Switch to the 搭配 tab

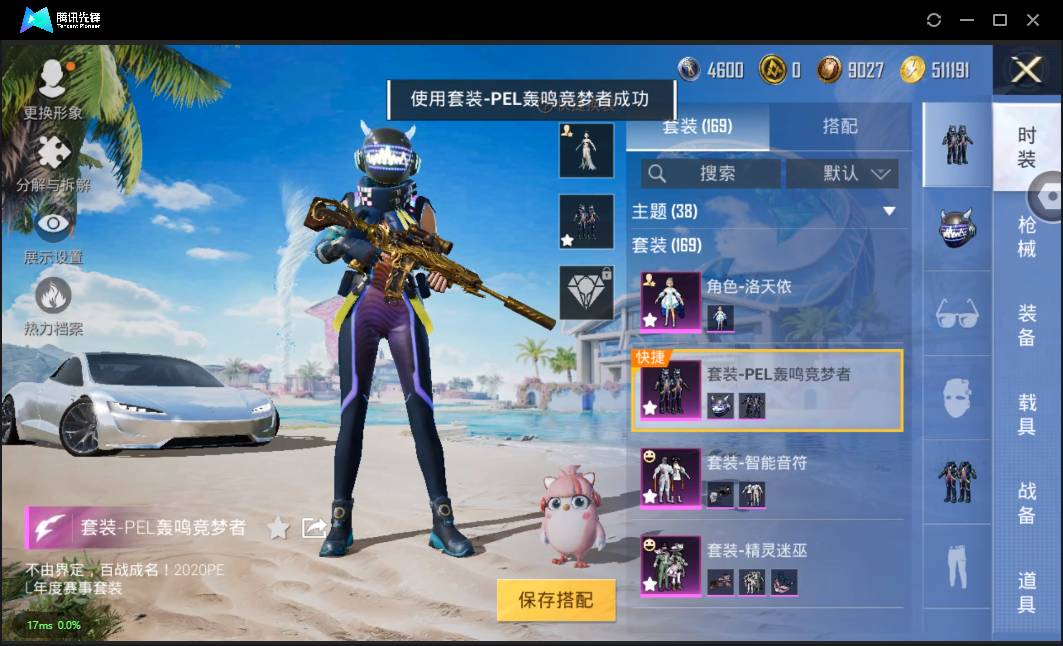click(x=839, y=127)
